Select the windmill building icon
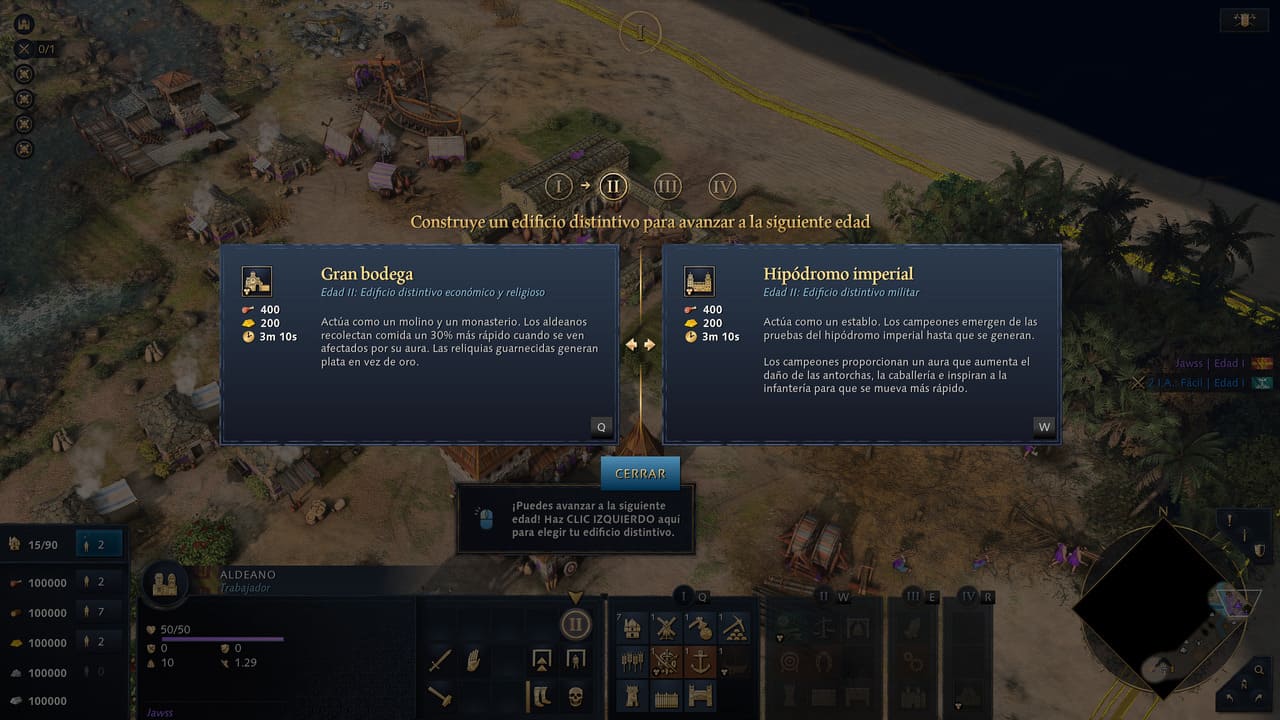 [x=665, y=628]
